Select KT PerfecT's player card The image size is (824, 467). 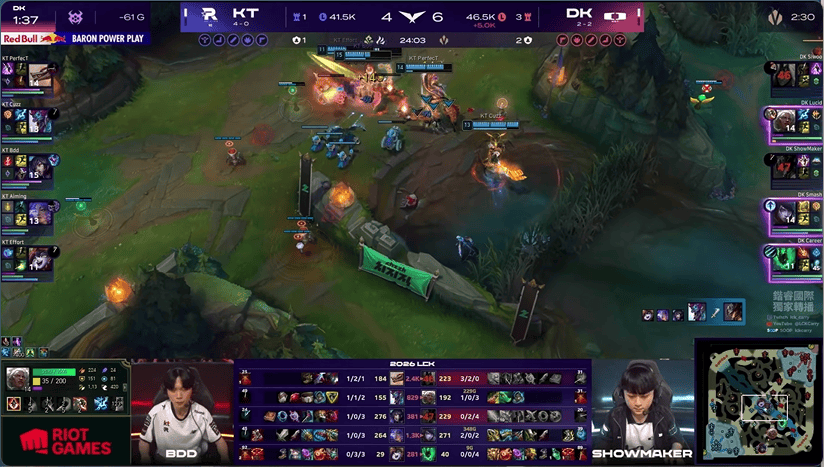pyautogui.click(x=27, y=75)
